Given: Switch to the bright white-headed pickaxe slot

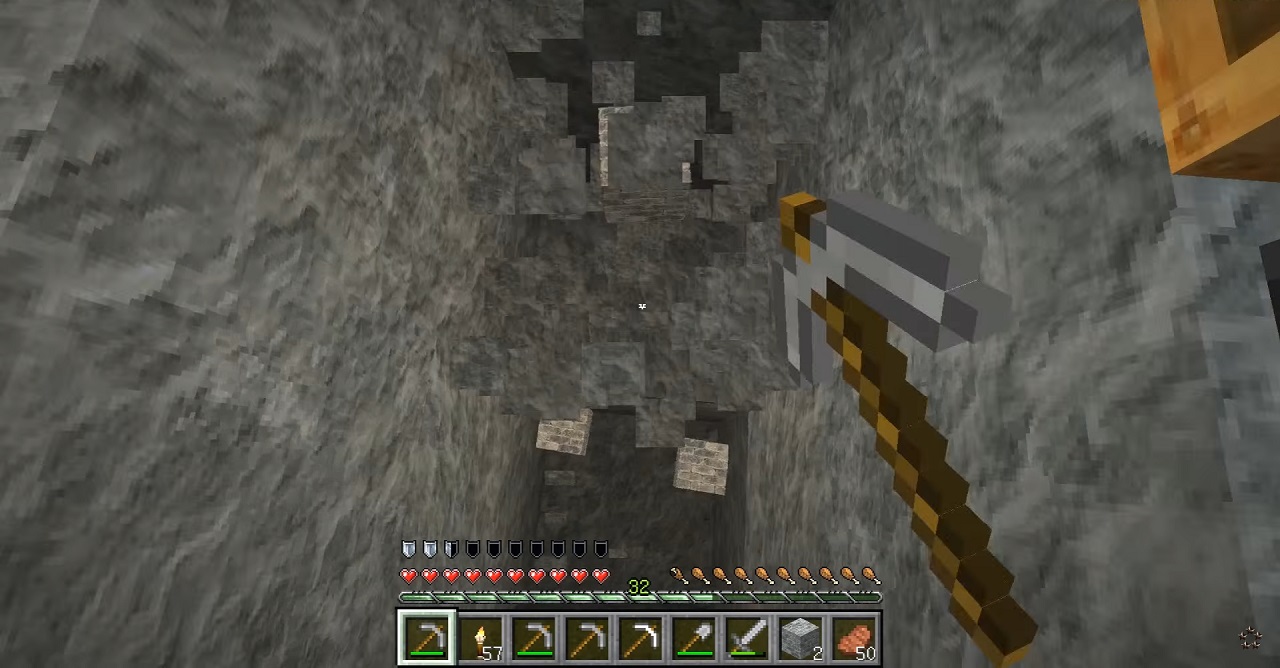Looking at the screenshot, I should click(640, 639).
